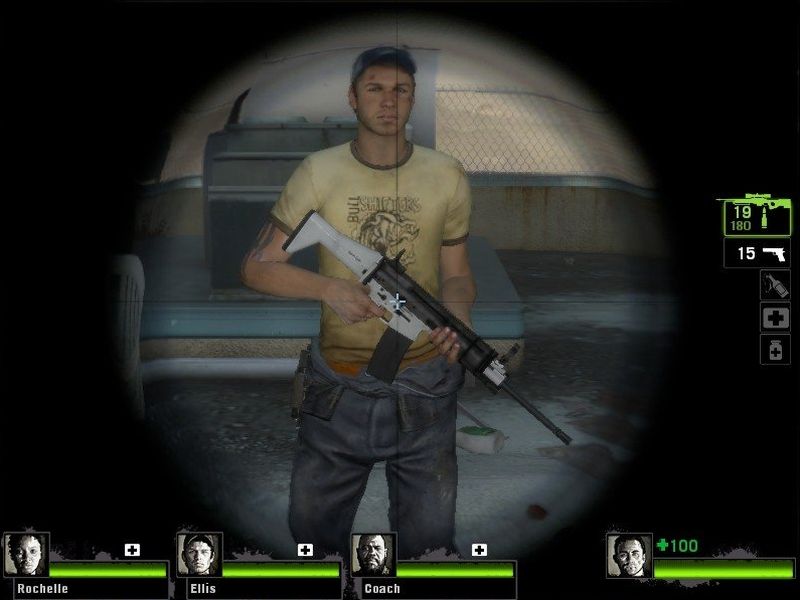Click Rochelle's teammate portrait

tap(25, 554)
